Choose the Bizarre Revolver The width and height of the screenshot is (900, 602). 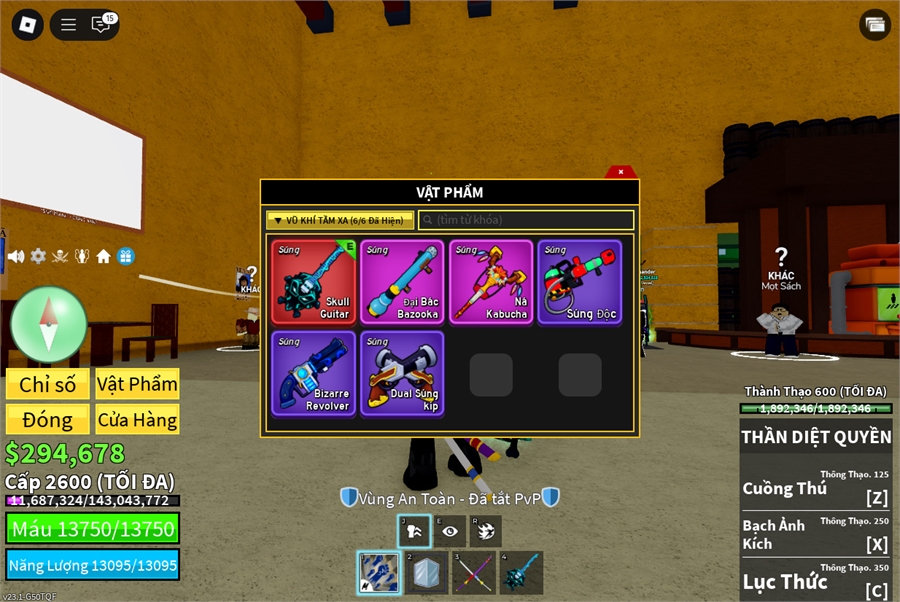[x=313, y=373]
